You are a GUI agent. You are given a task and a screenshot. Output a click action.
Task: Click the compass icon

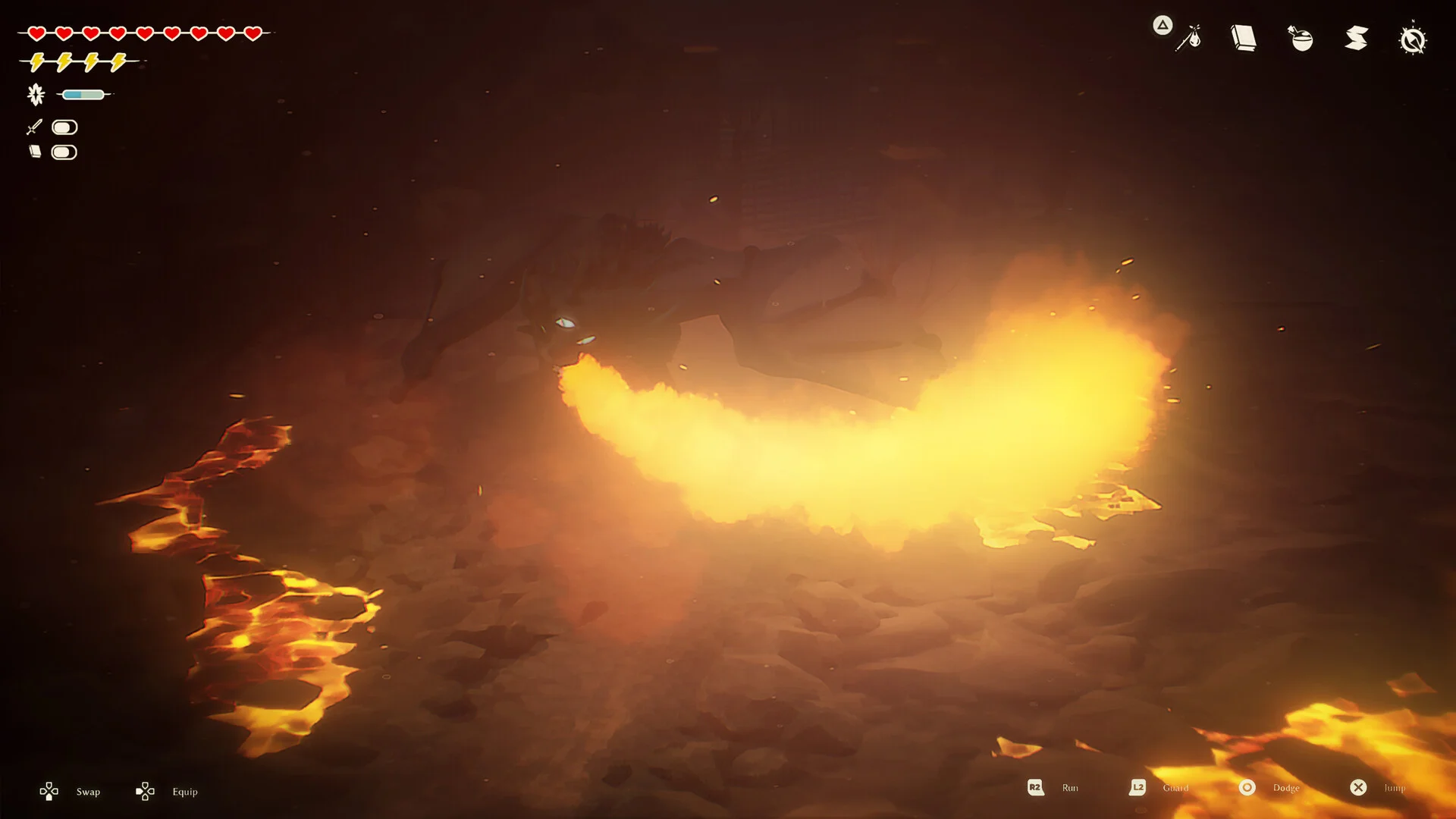click(1413, 39)
